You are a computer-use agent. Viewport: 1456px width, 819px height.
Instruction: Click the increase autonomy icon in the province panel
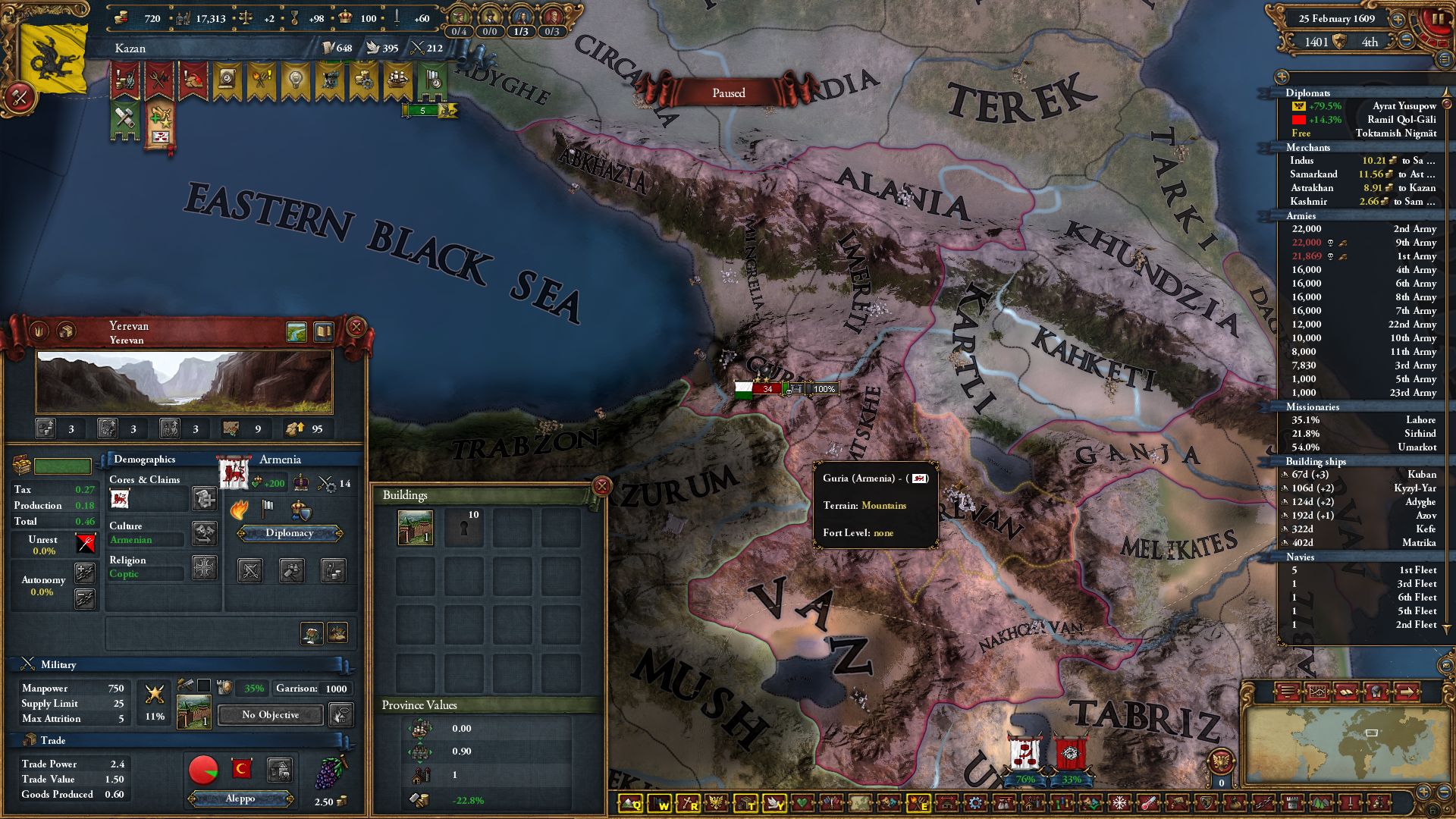point(85,574)
